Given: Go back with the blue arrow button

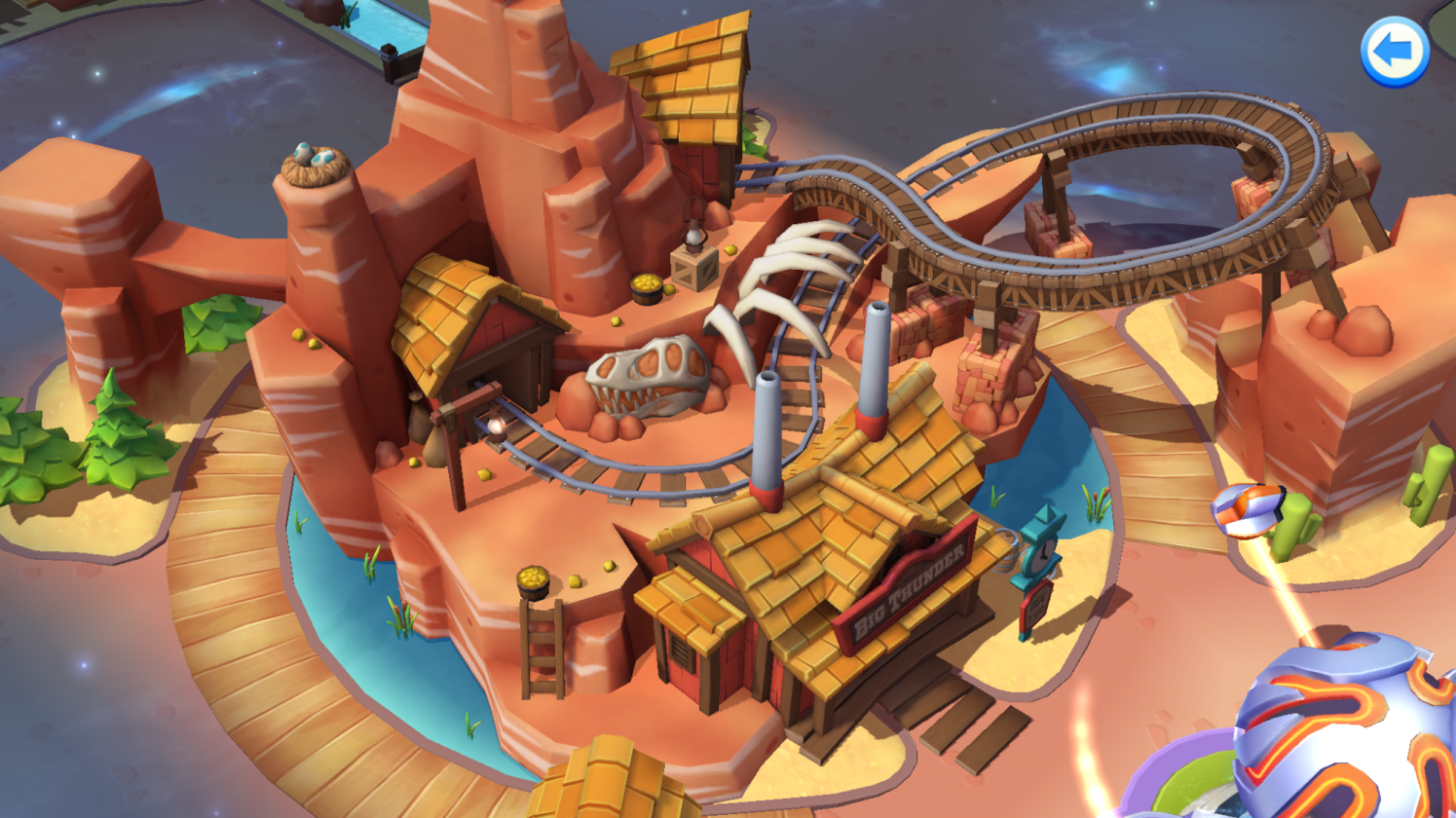Looking at the screenshot, I should [1394, 52].
